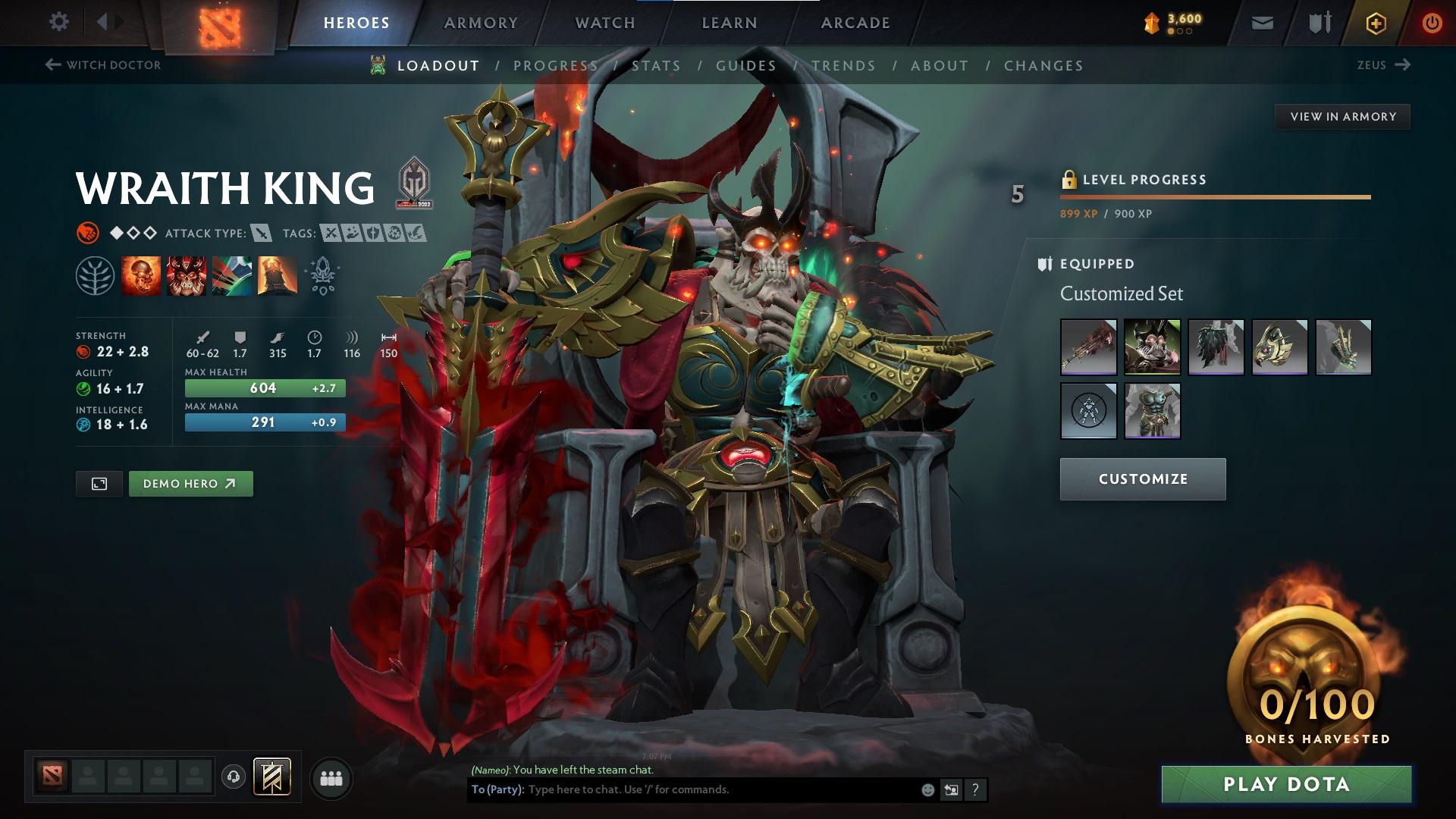Image resolution: width=1456 pixels, height=819 pixels.
Task: Go to the Learn tab
Action: point(730,23)
